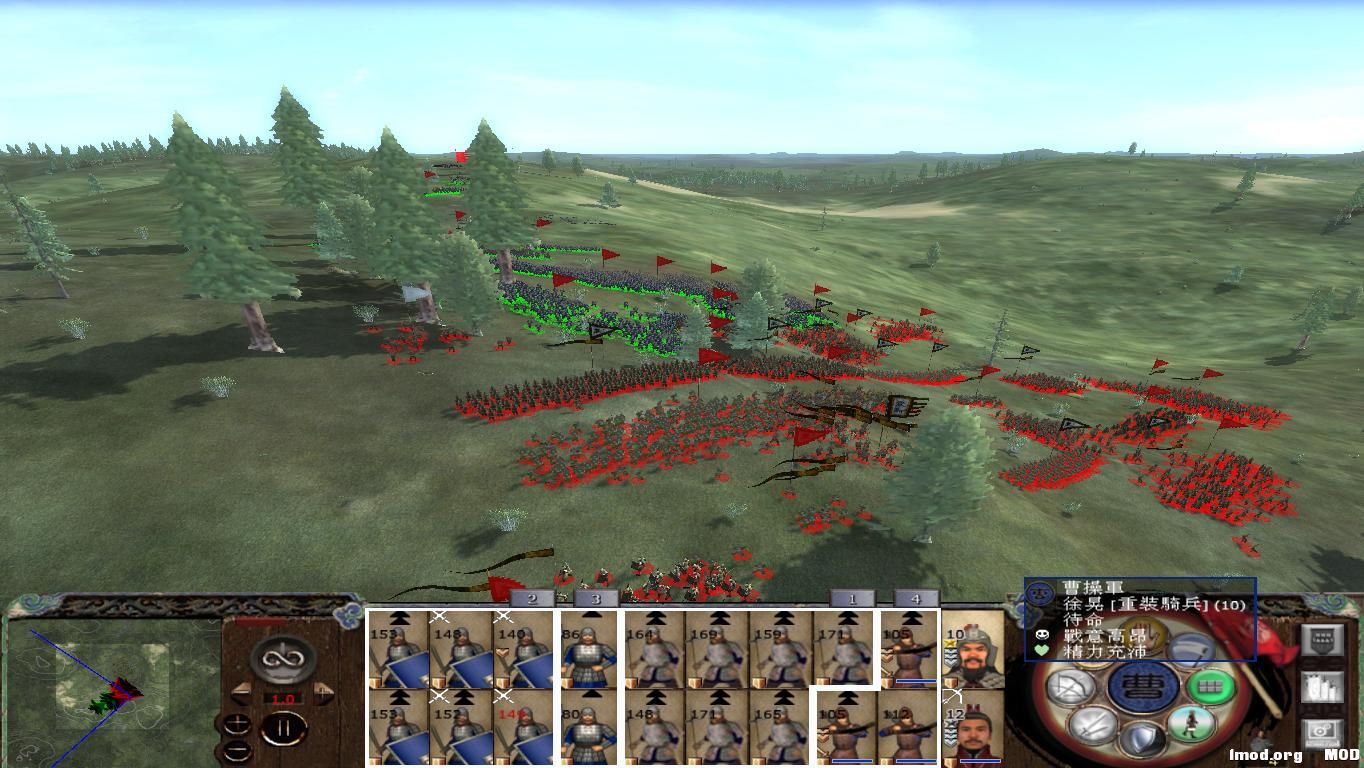Viewport: 1364px width, 768px height.
Task: Click the infinity battle-timer icon
Action: (x=283, y=657)
